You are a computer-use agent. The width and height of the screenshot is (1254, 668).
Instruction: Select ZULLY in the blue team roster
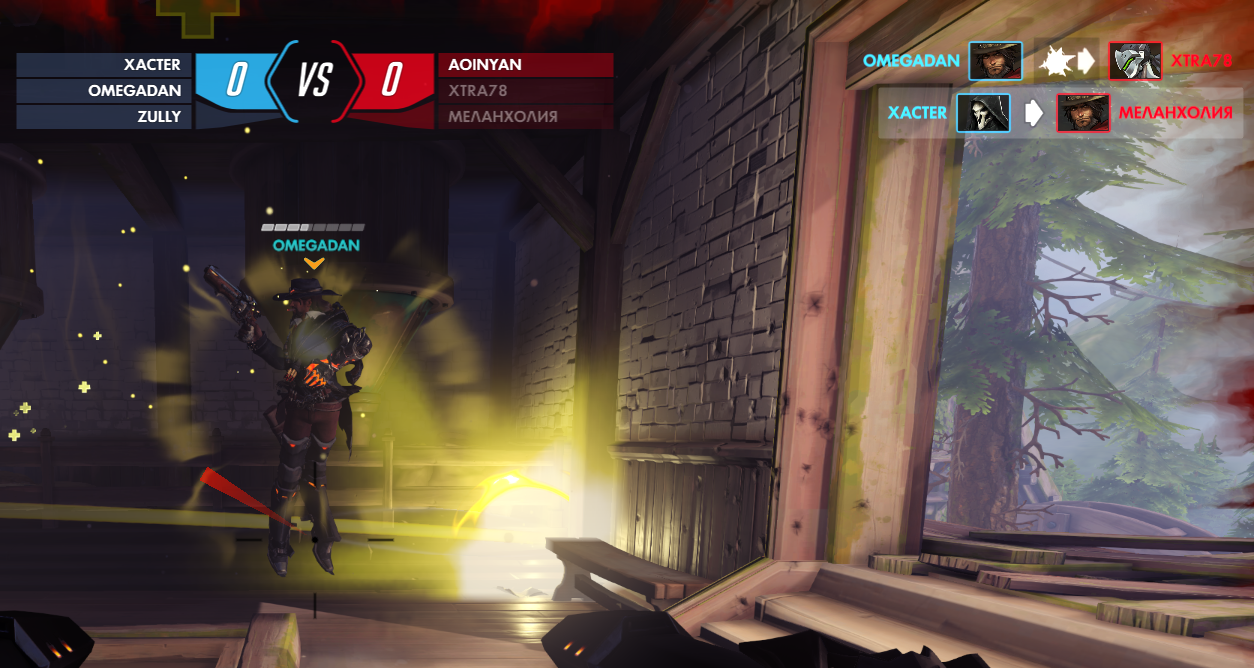(x=104, y=117)
